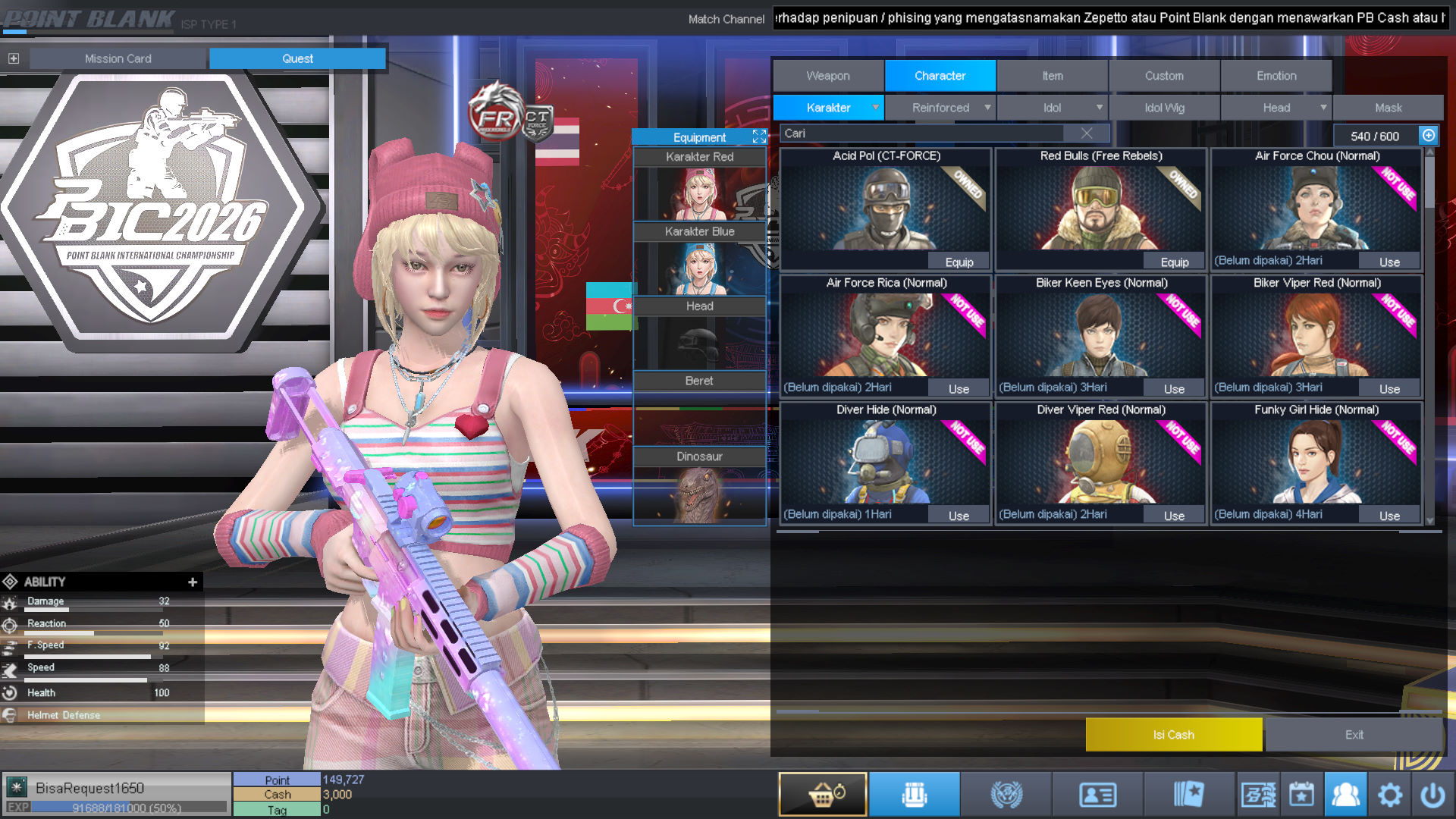Switch to the Emotion tab
The height and width of the screenshot is (819, 1456).
click(1276, 75)
